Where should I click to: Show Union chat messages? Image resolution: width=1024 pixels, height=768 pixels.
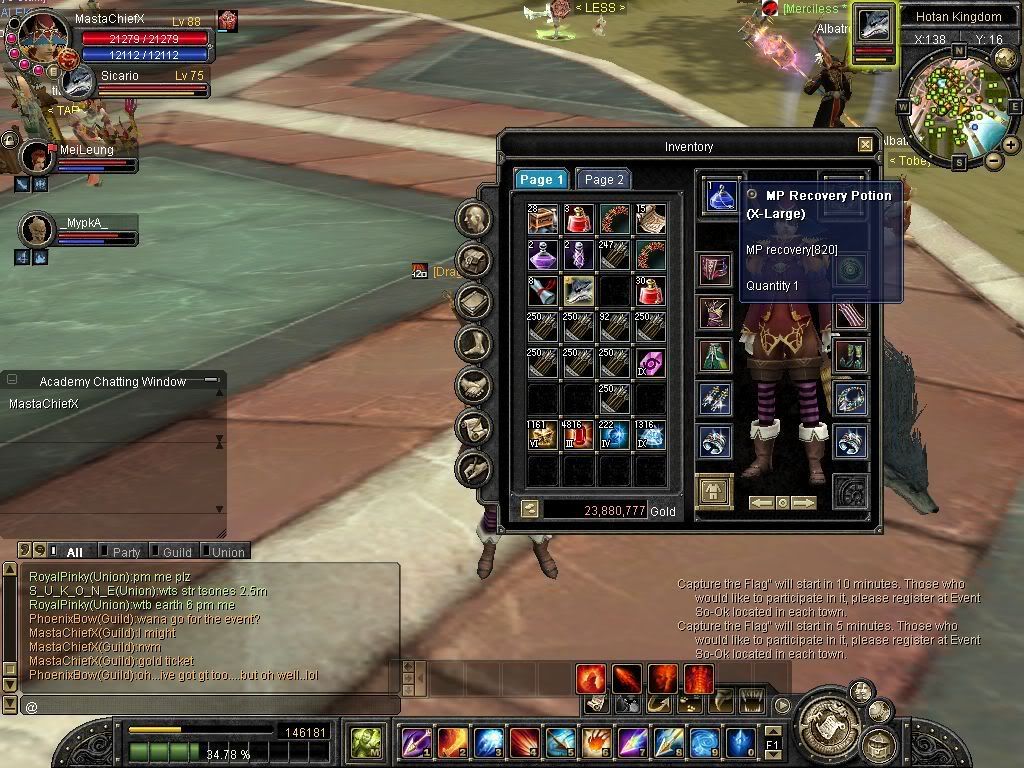227,551
